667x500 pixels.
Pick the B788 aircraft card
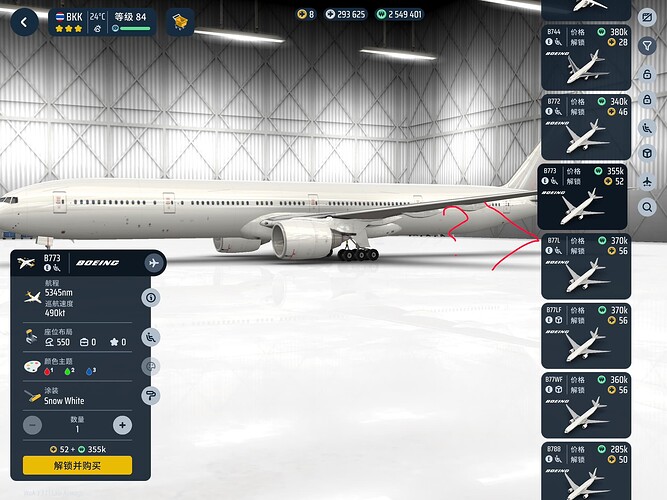click(585, 470)
